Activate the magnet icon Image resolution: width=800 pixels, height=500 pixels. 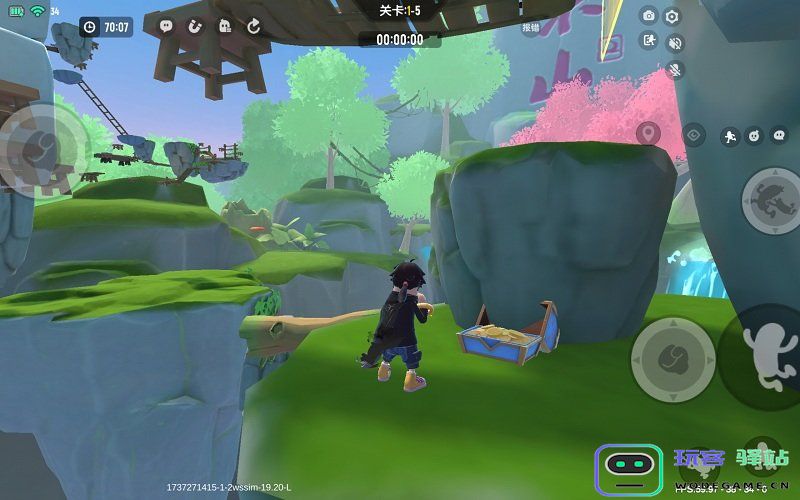tap(195, 26)
